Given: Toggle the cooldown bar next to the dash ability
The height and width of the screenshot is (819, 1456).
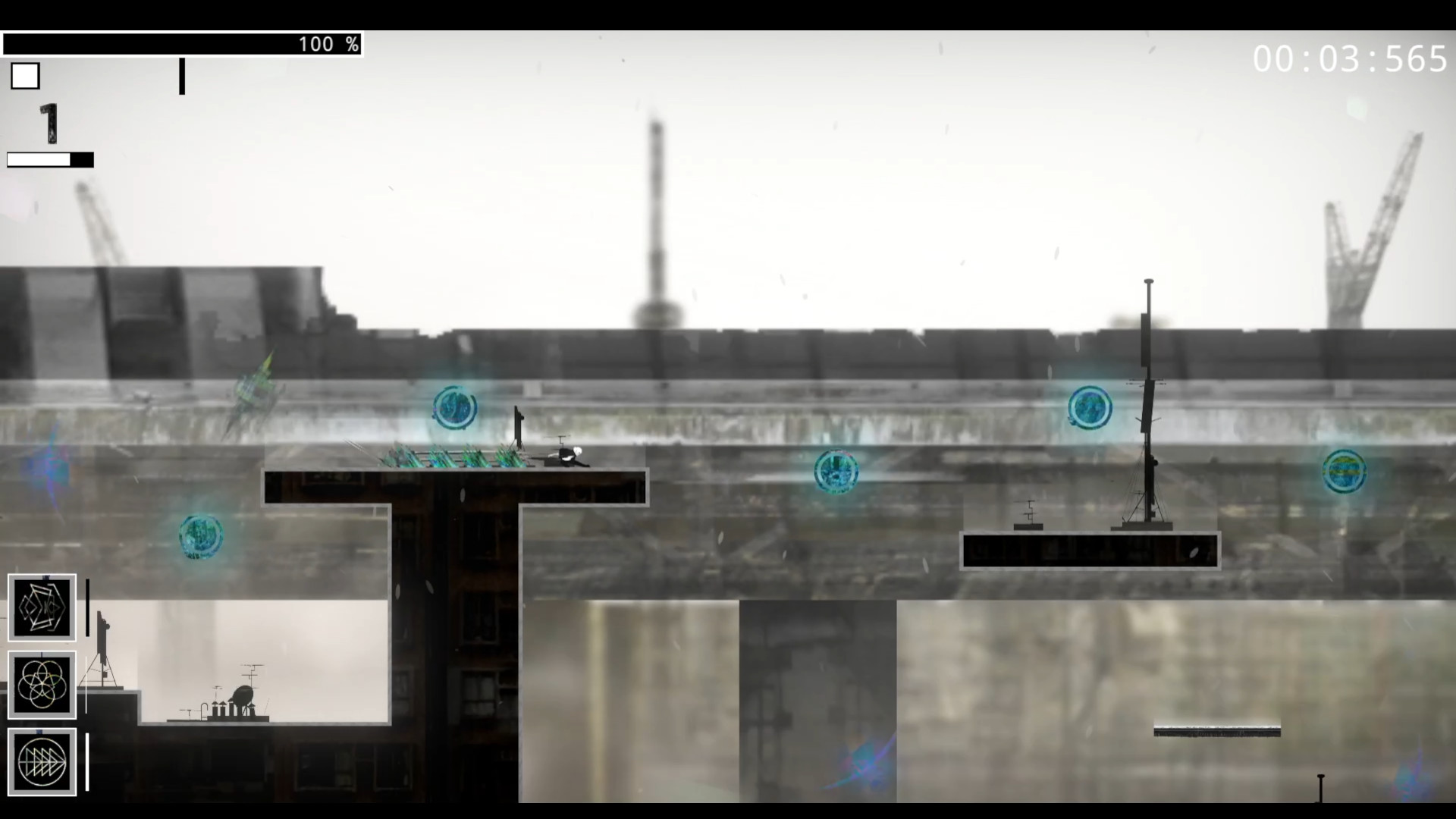Looking at the screenshot, I should pos(89,761).
